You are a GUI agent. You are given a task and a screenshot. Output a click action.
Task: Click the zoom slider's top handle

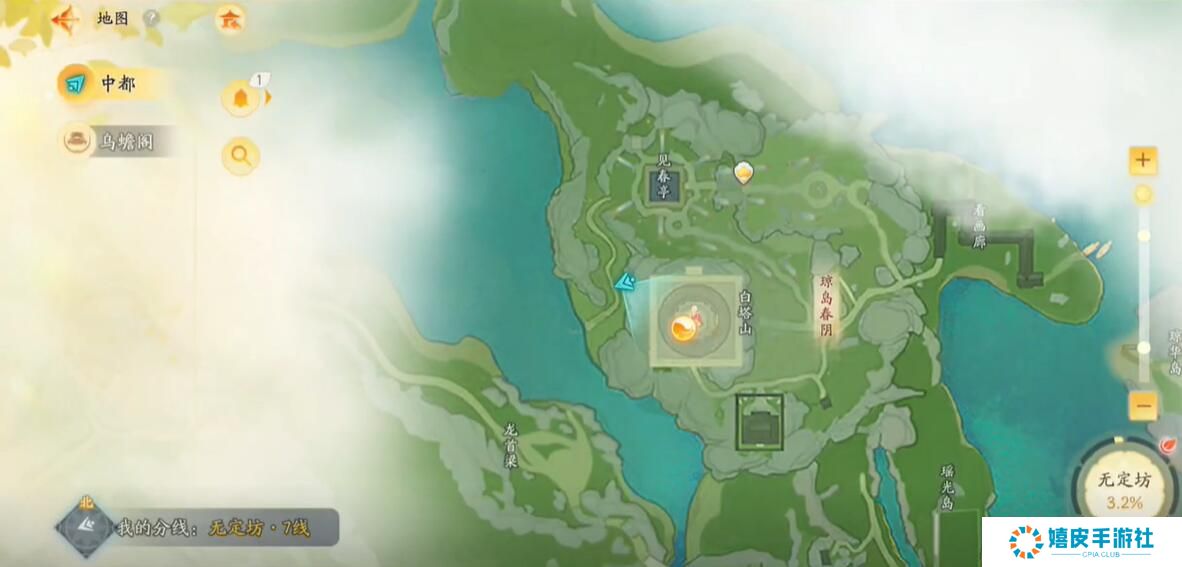(x=1143, y=194)
